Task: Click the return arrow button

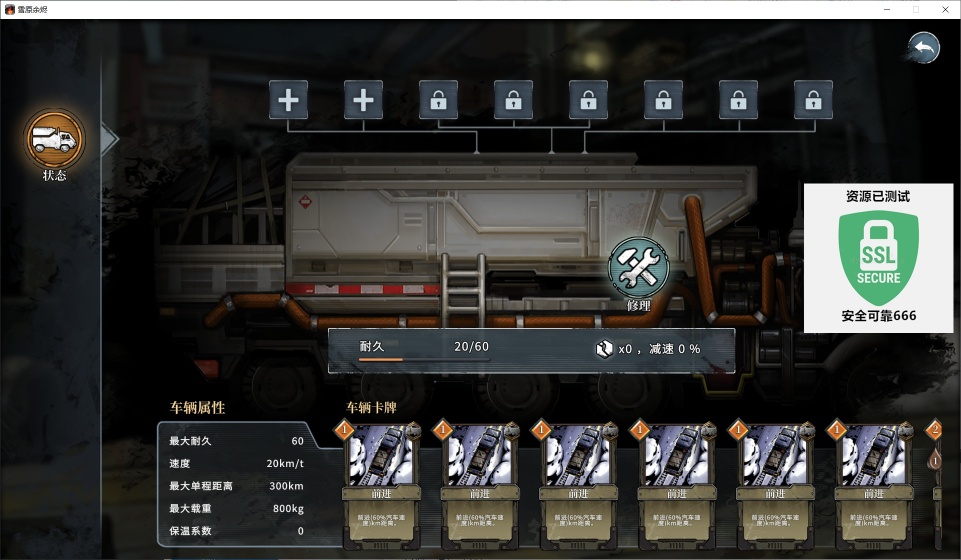Action: point(923,48)
